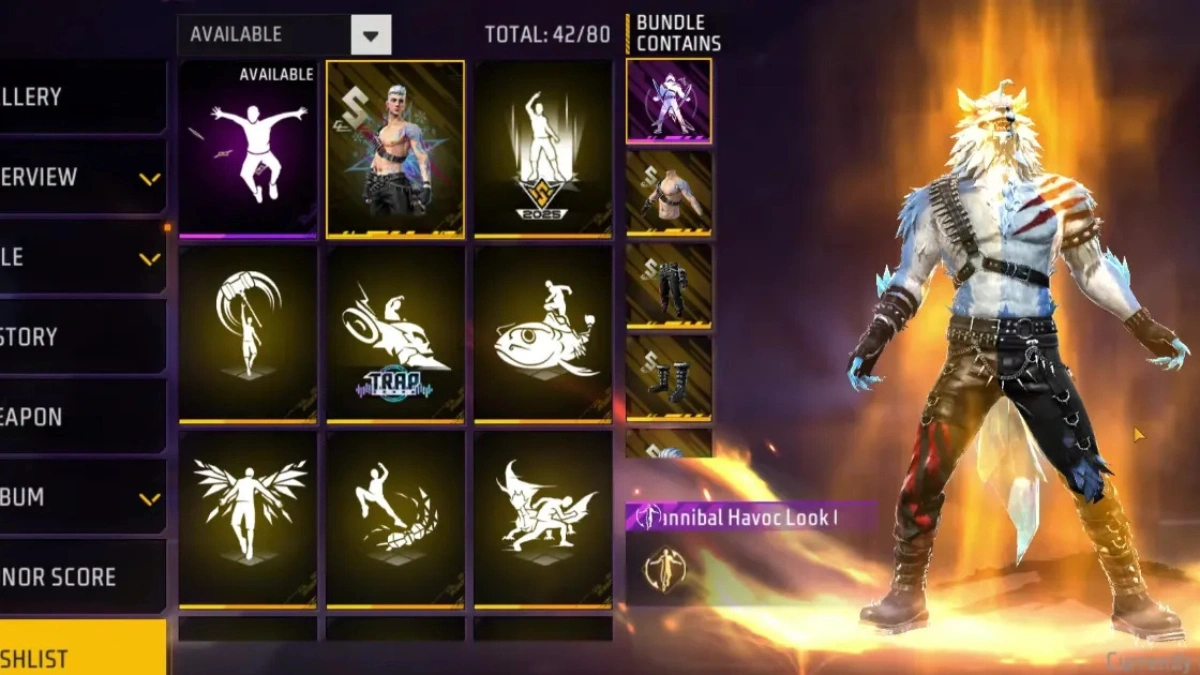The image size is (1200, 675).
Task: Open the Gallery side menu entry
Action: 82,97
